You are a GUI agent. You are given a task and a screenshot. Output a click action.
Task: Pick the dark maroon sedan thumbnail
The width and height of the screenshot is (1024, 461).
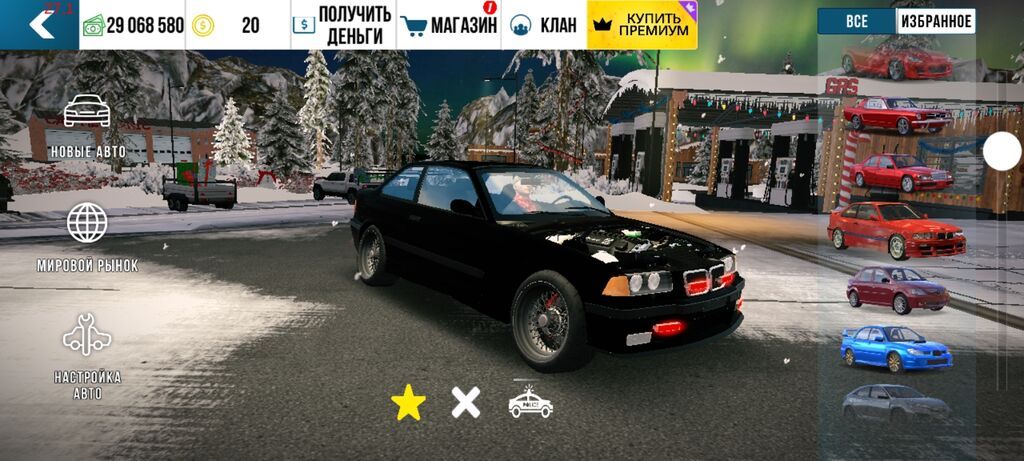click(896, 289)
